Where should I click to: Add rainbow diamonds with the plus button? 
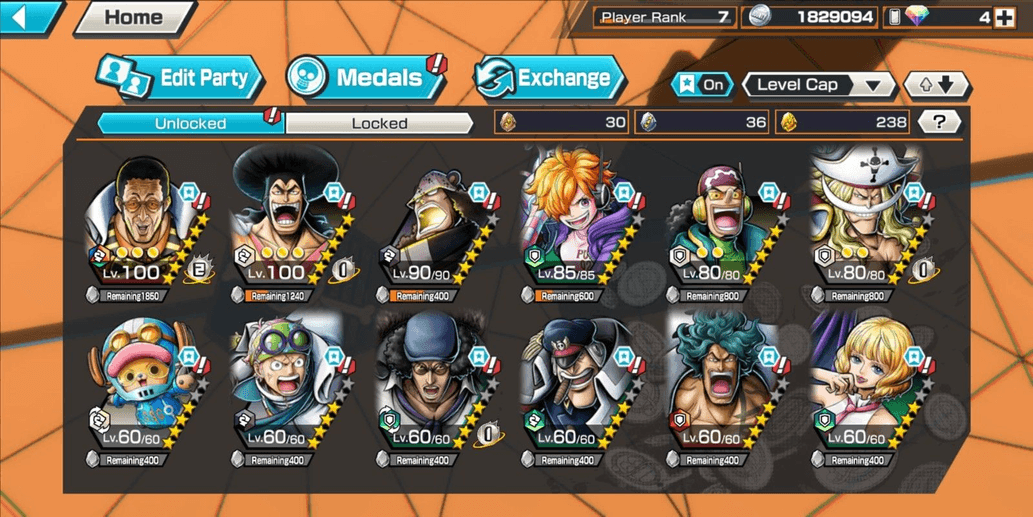(1005, 17)
